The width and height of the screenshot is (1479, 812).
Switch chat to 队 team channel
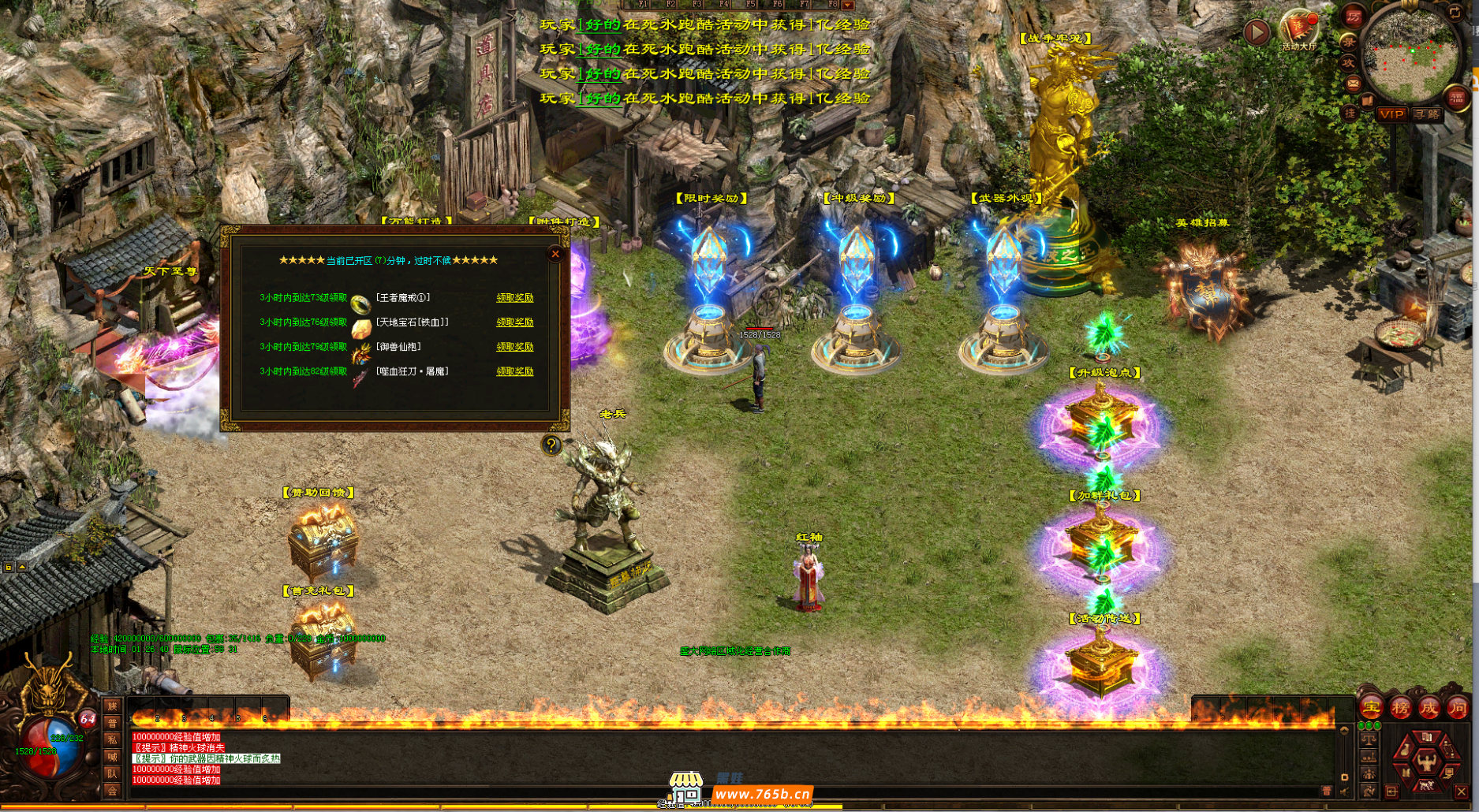112,773
